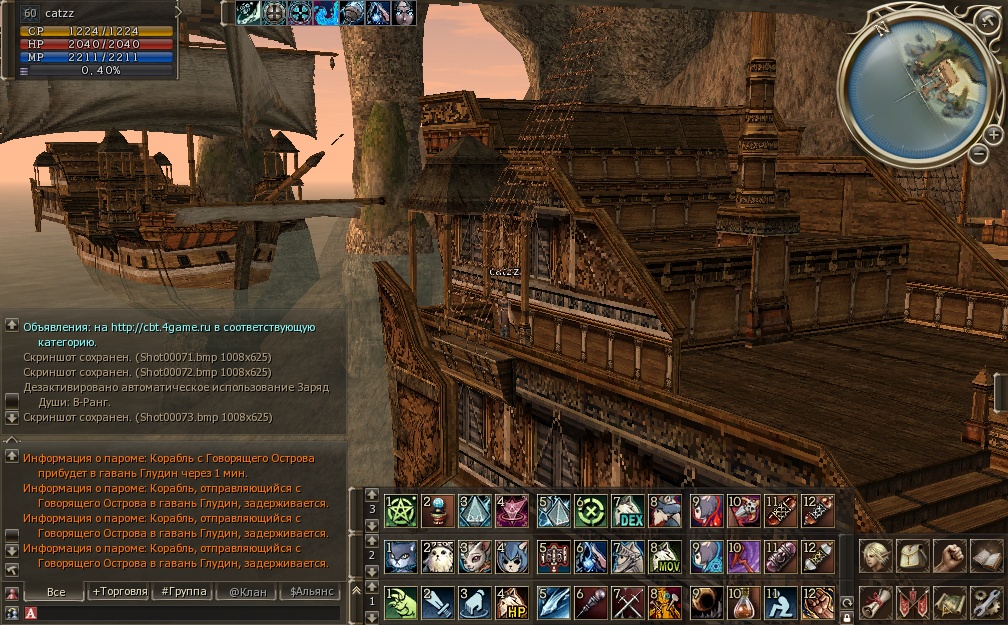Open the system menu with the gear and wrench icon

[x=987, y=602]
